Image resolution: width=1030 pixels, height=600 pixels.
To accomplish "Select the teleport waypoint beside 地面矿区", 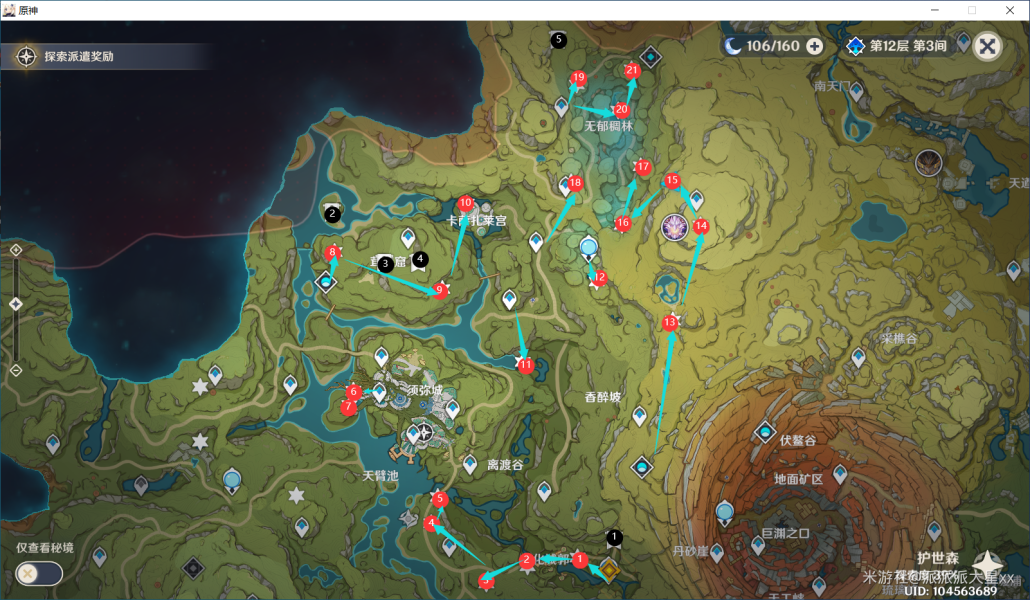I will (x=838, y=472).
